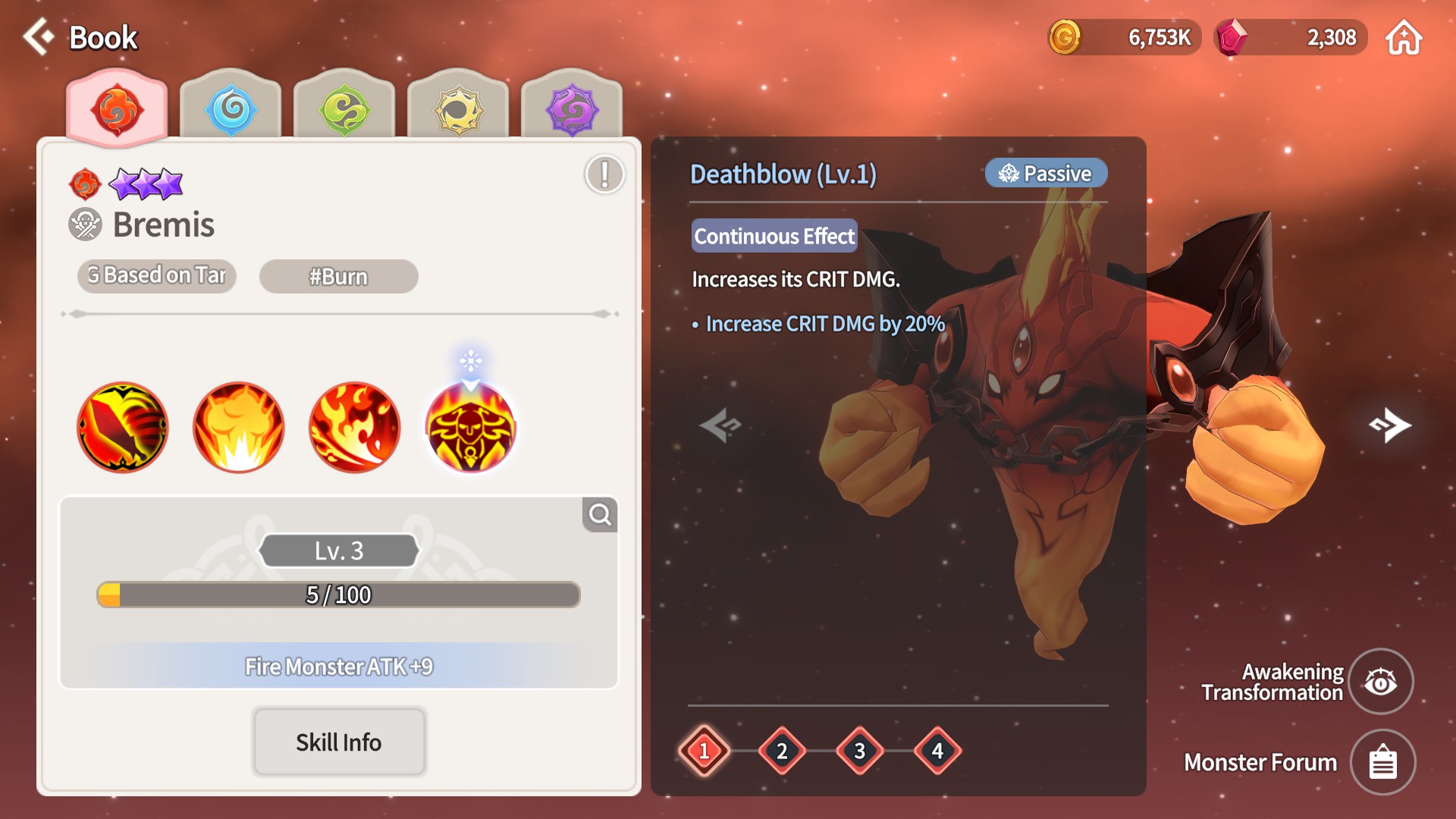Toggle Awakening Transformation view
Viewport: 1456px width, 819px height.
(x=1381, y=682)
